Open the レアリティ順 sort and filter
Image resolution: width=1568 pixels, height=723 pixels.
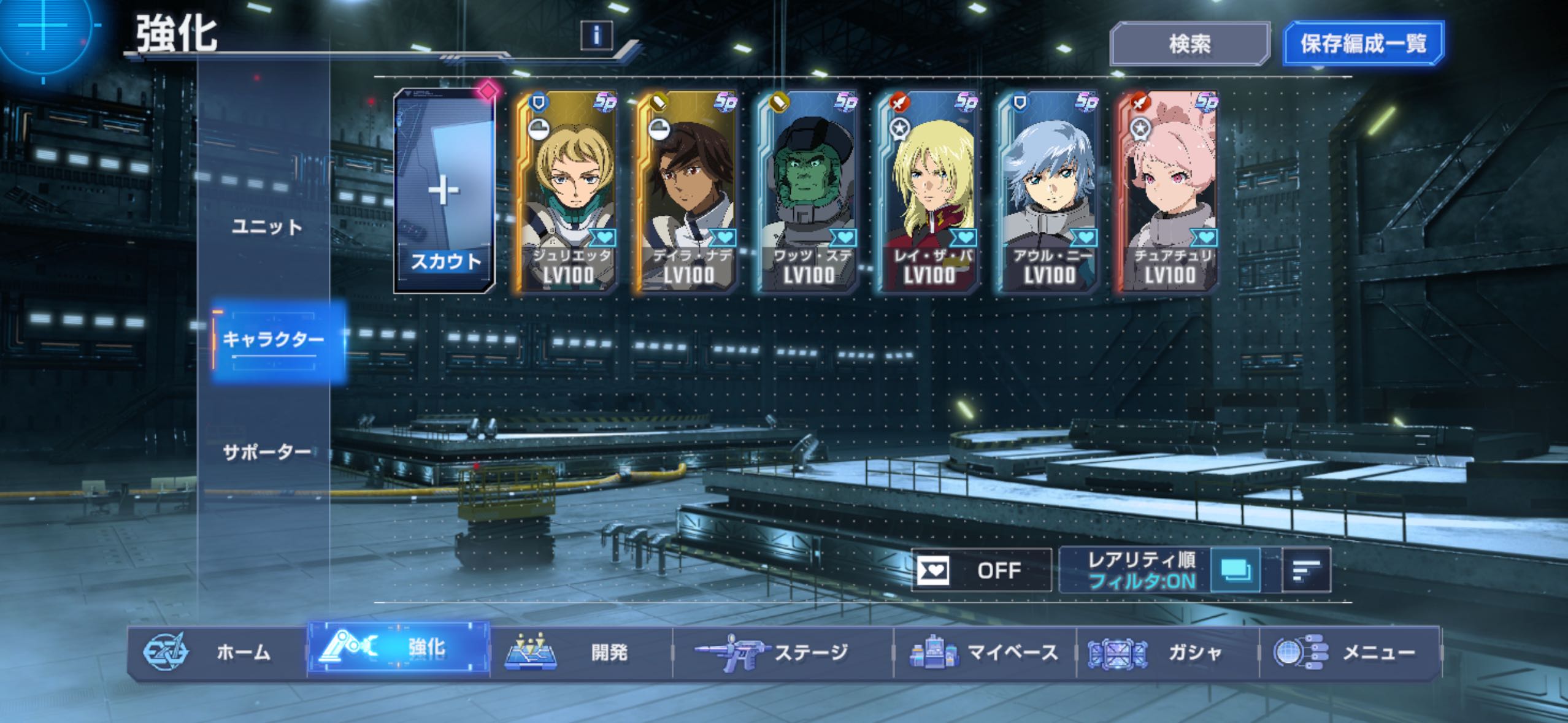1141,570
